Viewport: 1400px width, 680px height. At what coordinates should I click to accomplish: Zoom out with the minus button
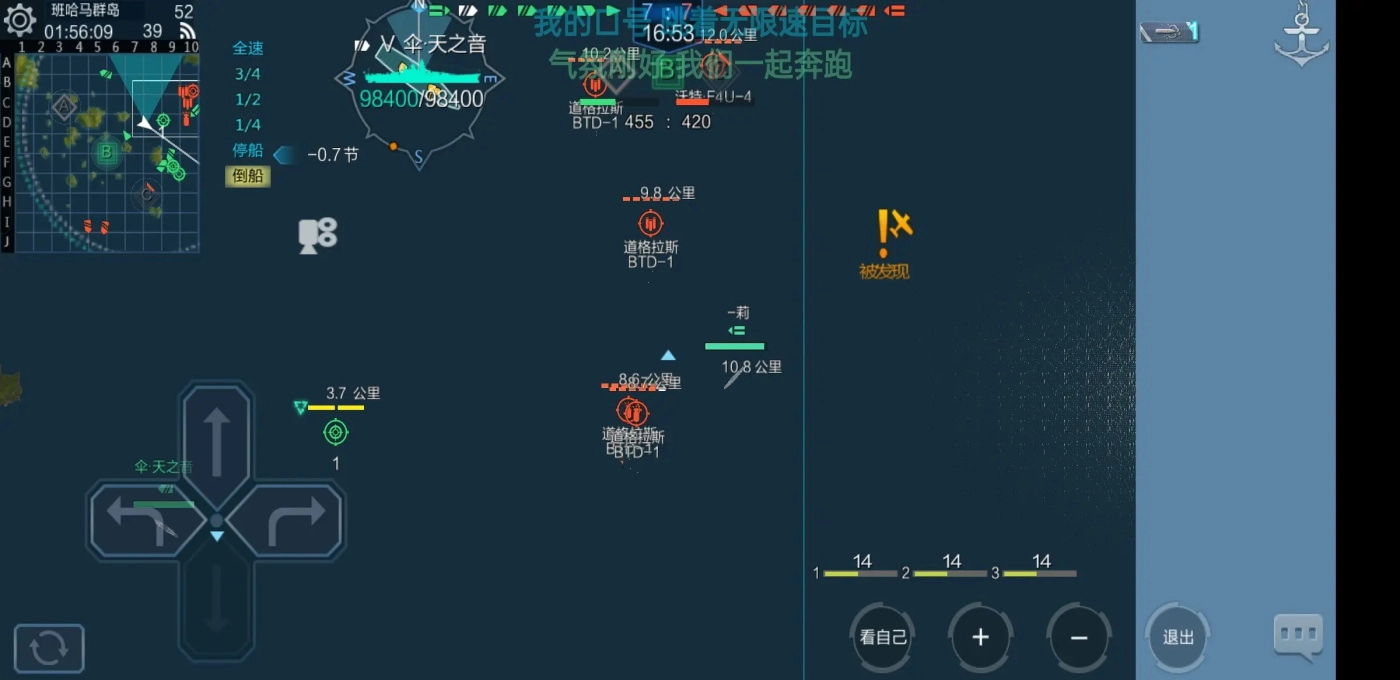coord(1078,637)
